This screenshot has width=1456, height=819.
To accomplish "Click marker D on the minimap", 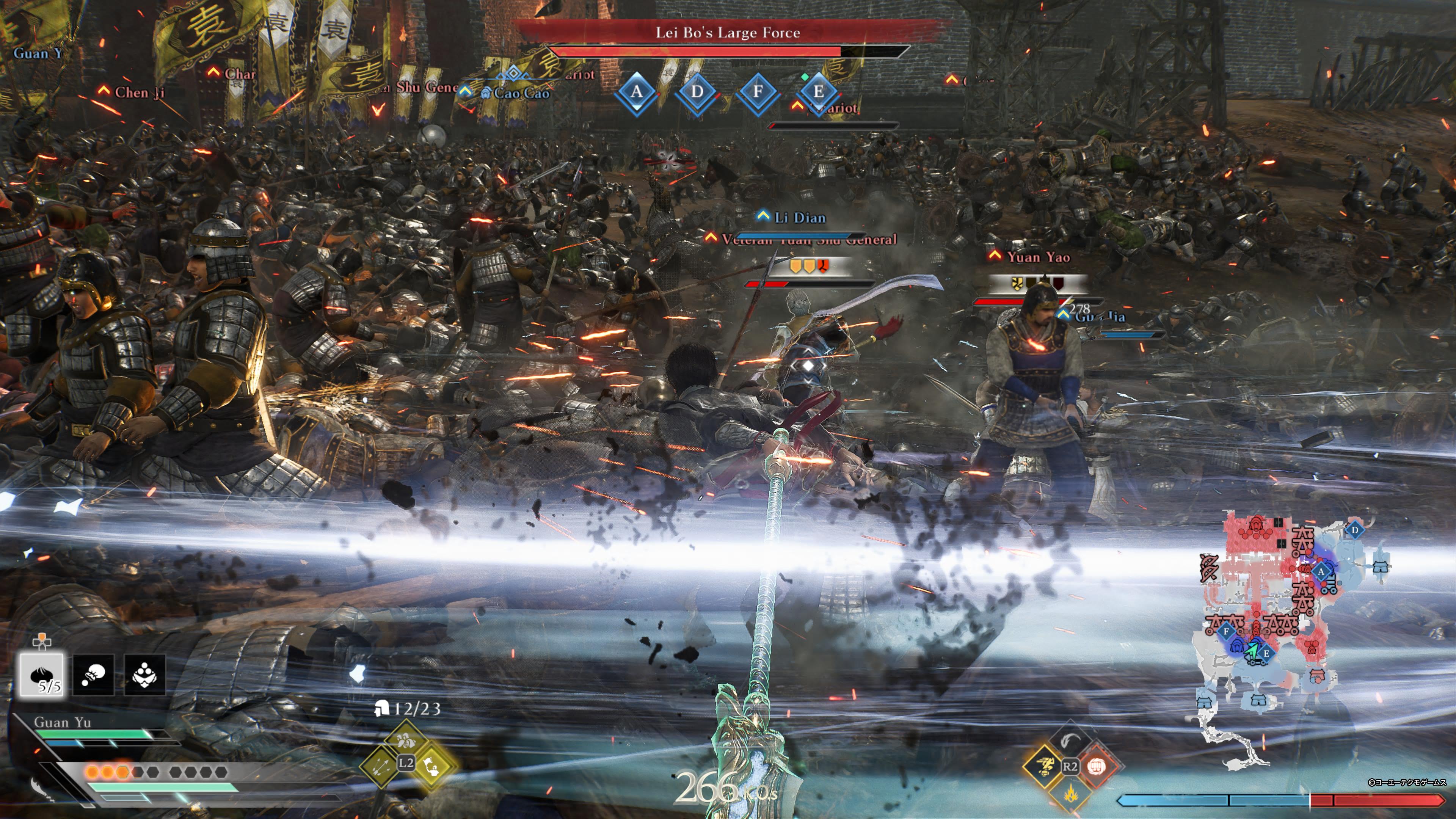I will pyautogui.click(x=1354, y=530).
